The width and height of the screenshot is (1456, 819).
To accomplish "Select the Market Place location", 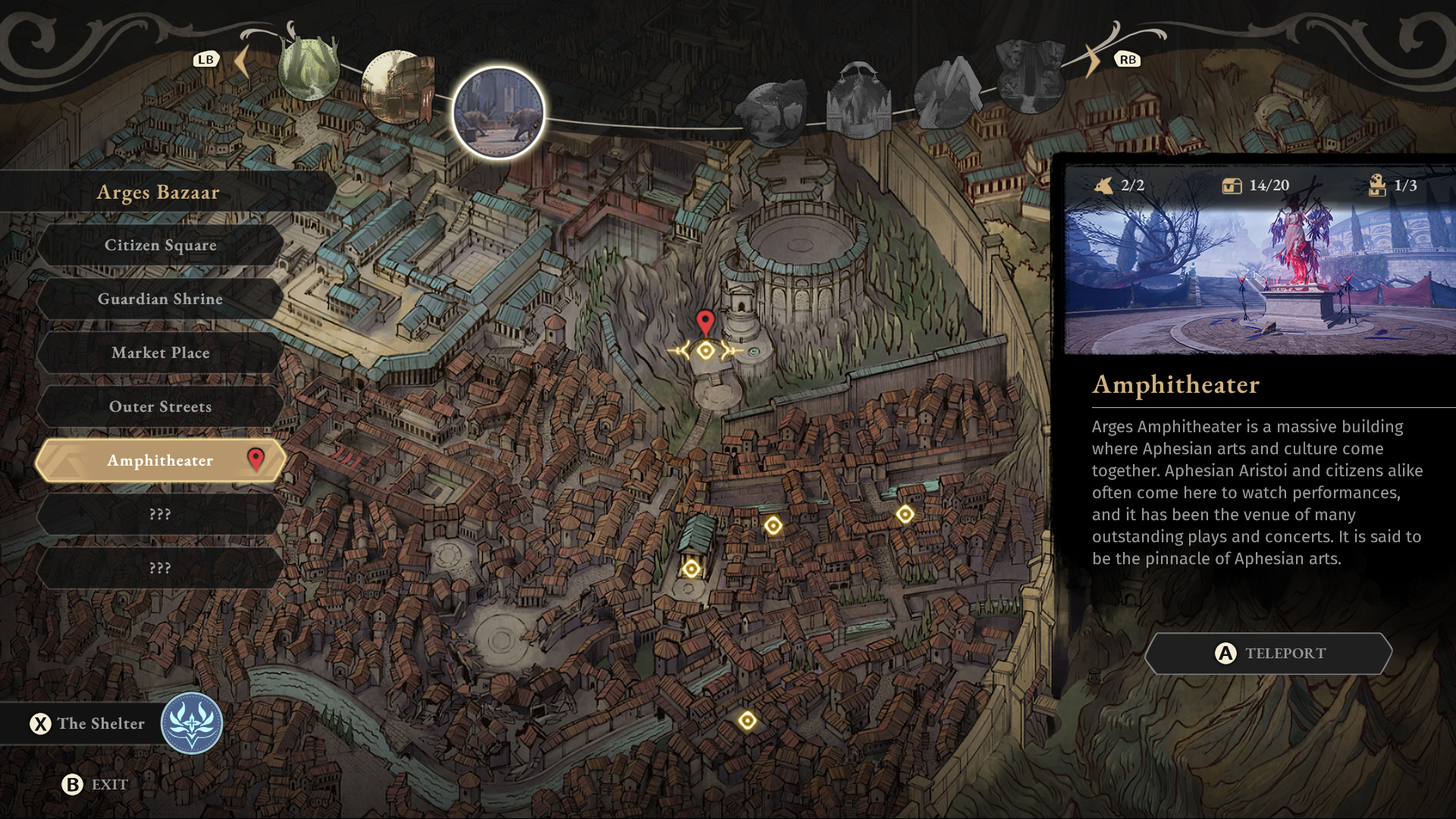I will point(160,353).
